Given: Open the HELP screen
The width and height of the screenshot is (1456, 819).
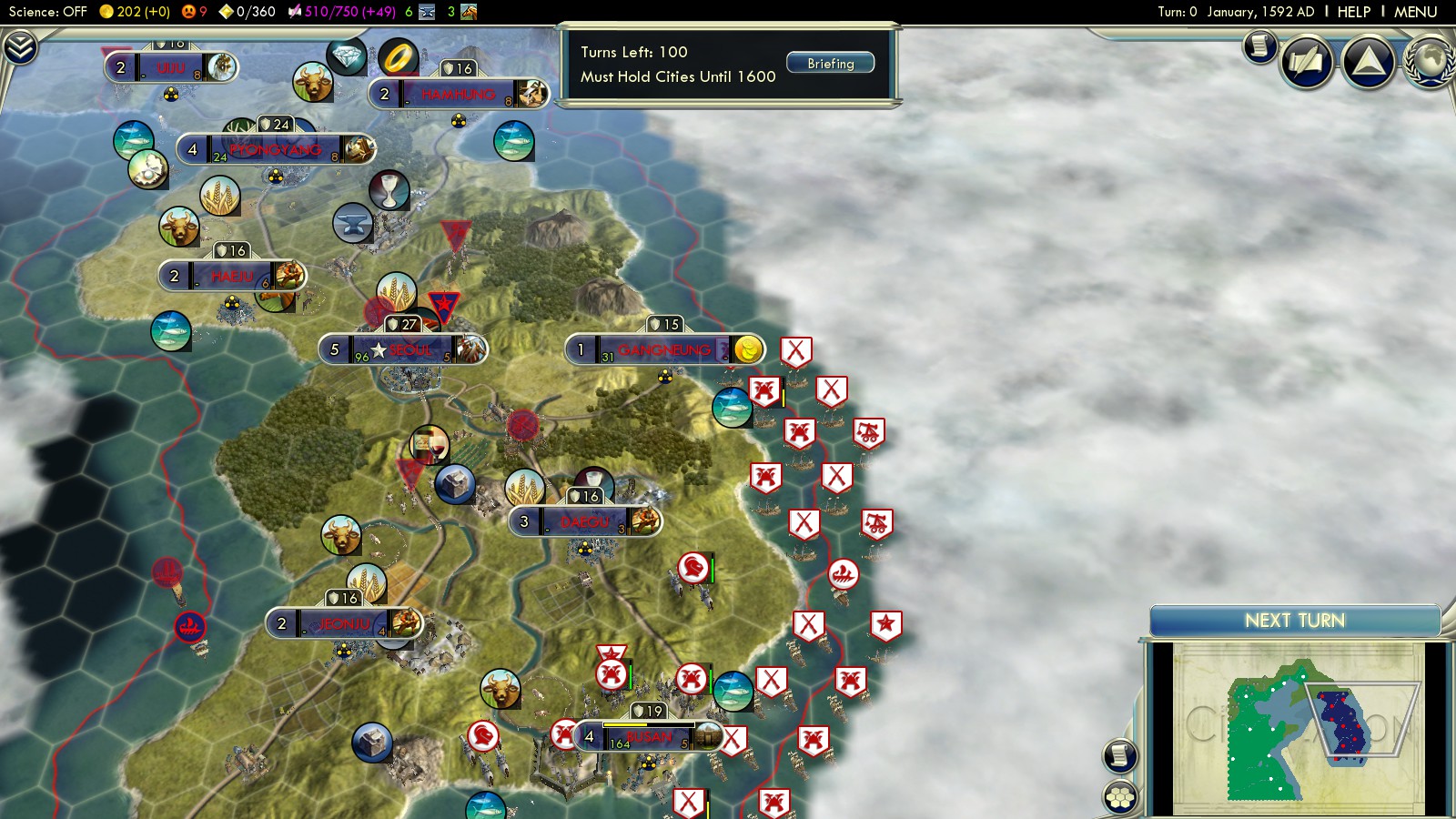Looking at the screenshot, I should point(1353,12).
